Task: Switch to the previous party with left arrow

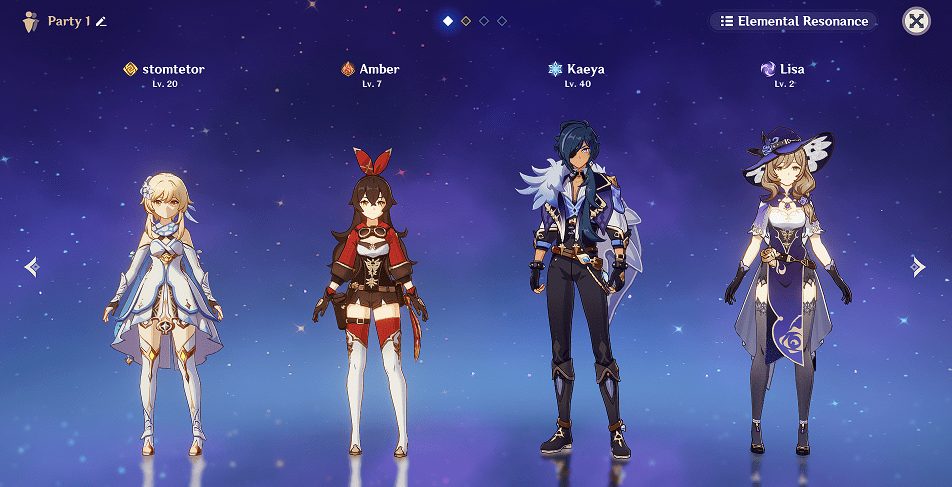Action: [32, 266]
